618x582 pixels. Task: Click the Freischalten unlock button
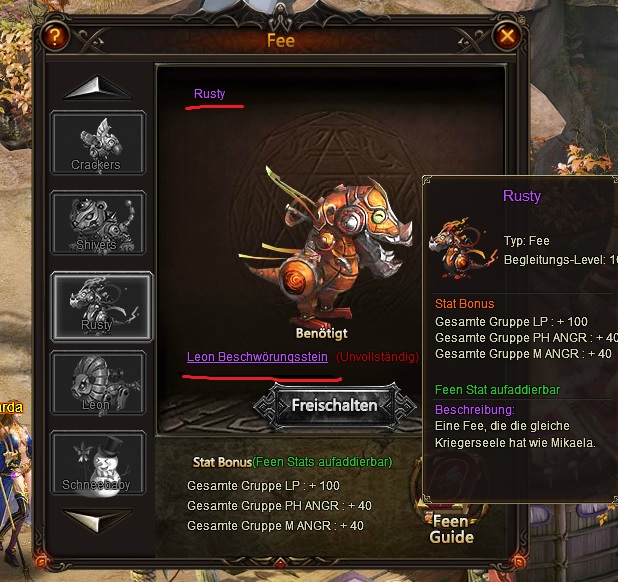tap(334, 405)
